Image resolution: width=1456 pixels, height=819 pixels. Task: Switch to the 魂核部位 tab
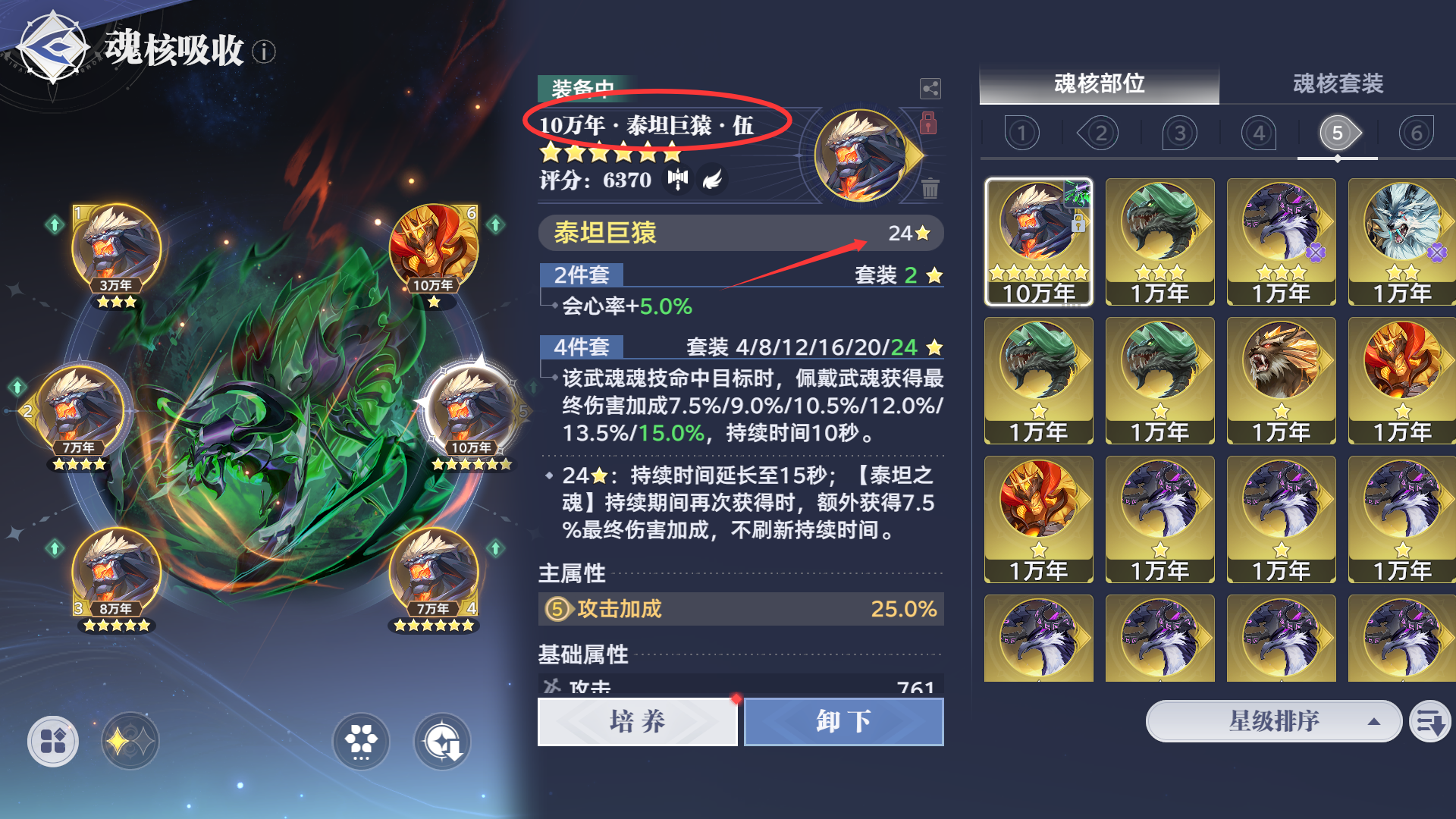tap(1100, 85)
